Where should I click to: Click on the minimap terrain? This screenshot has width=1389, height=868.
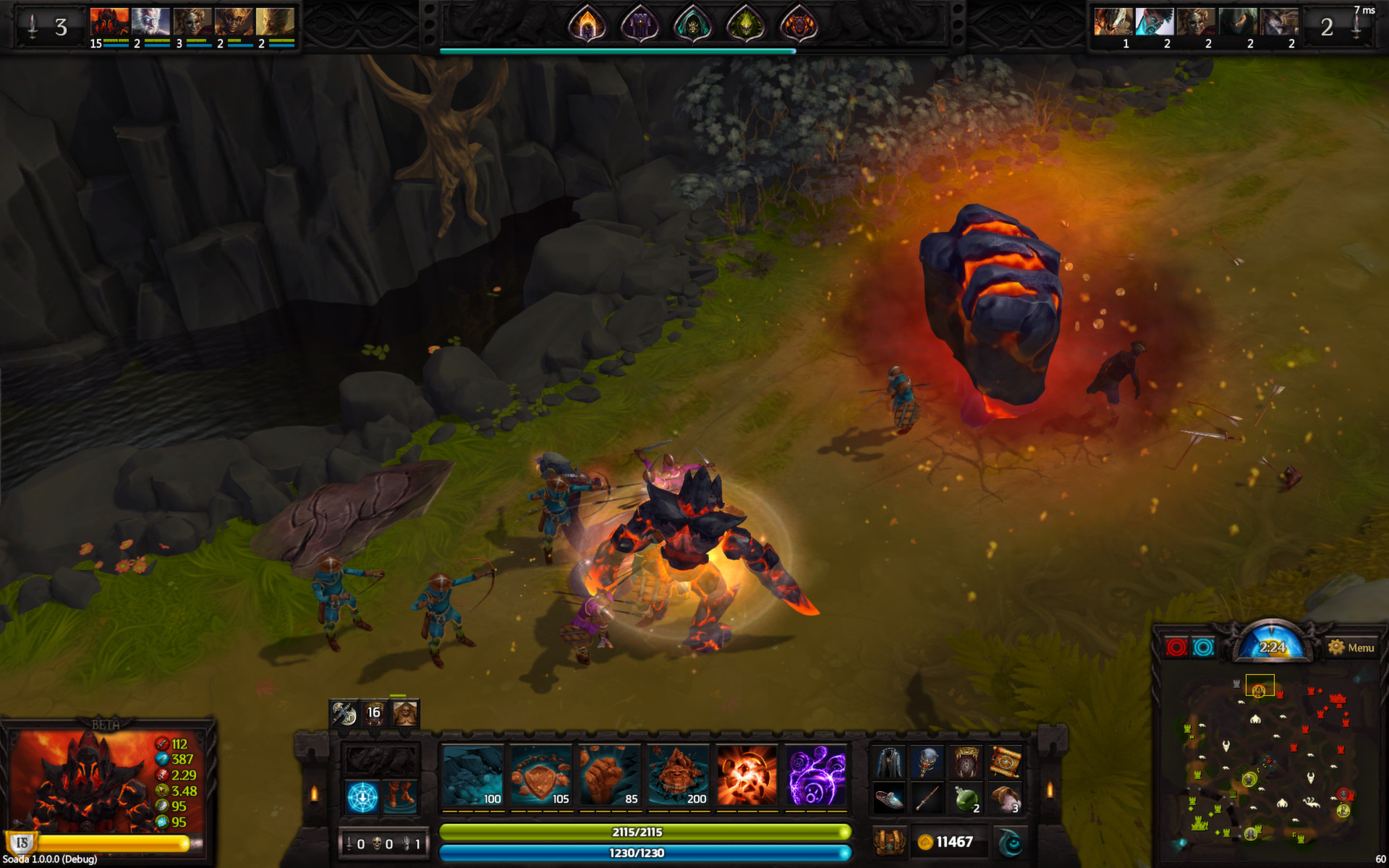point(1267,767)
